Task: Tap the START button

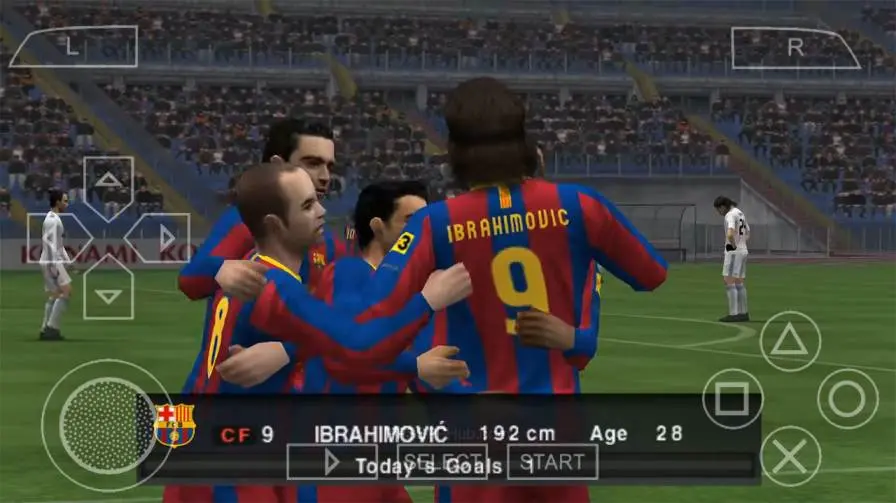Action: (x=552, y=462)
